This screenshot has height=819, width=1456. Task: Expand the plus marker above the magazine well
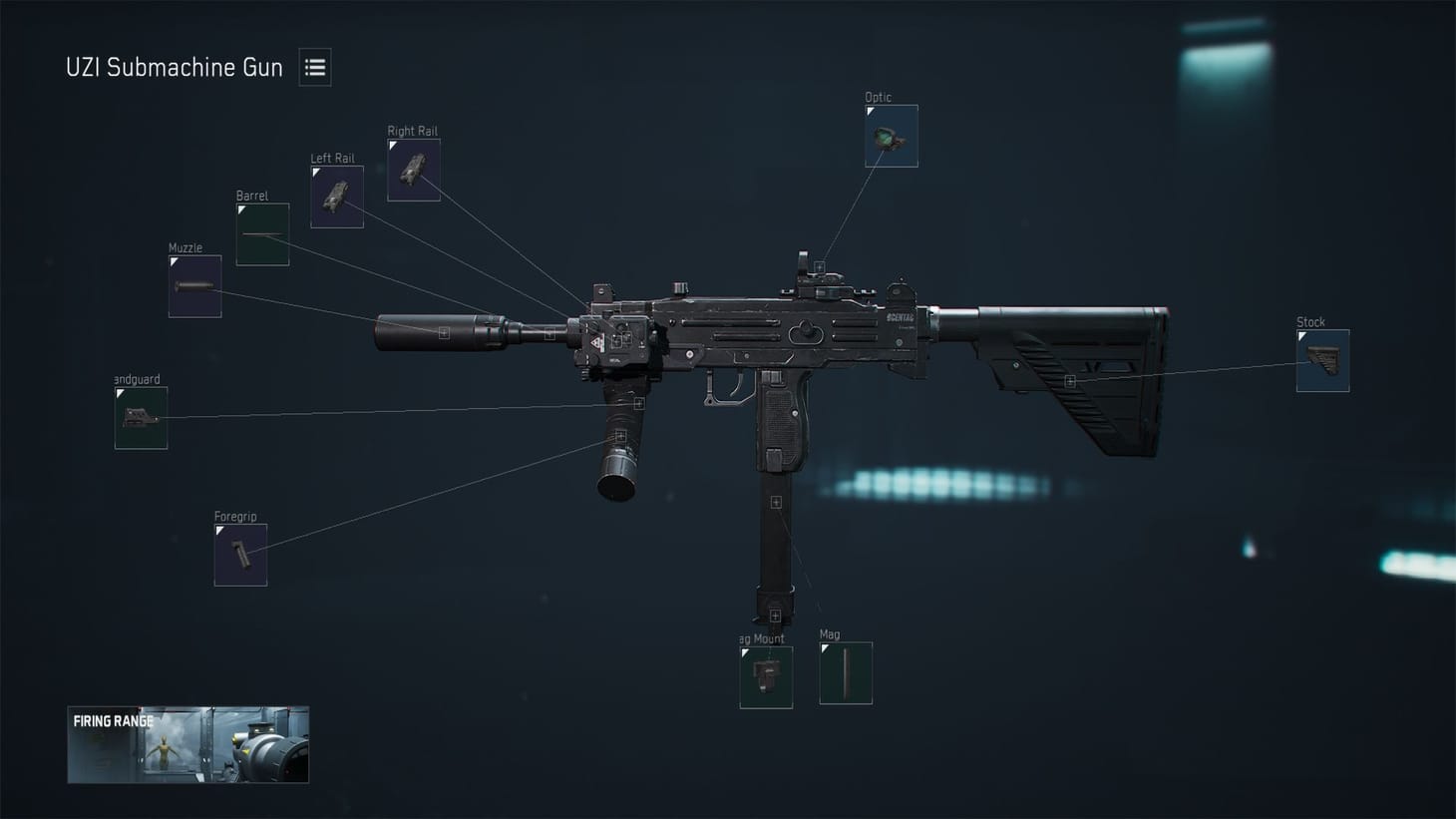774,503
